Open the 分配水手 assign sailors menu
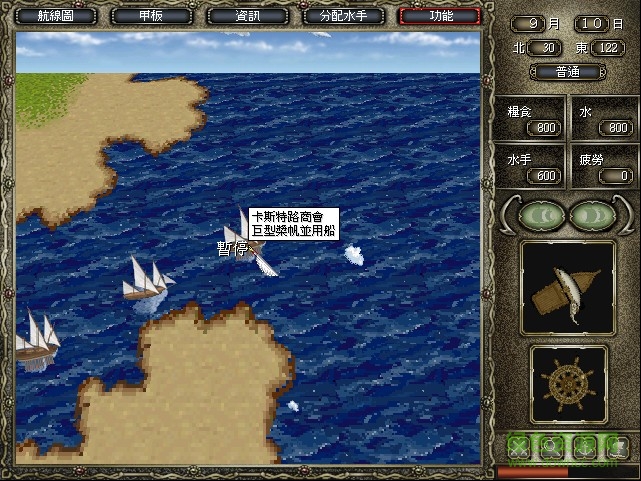The height and width of the screenshot is (481, 641). (343, 16)
